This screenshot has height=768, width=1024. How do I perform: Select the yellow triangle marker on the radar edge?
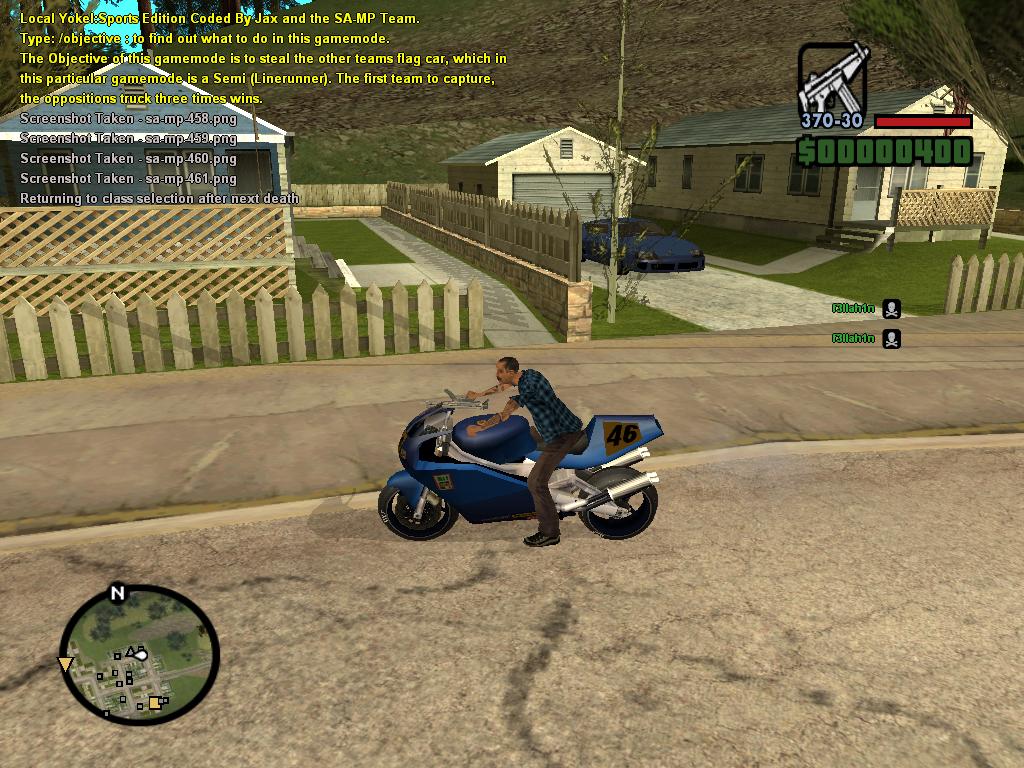pyautogui.click(x=66, y=664)
